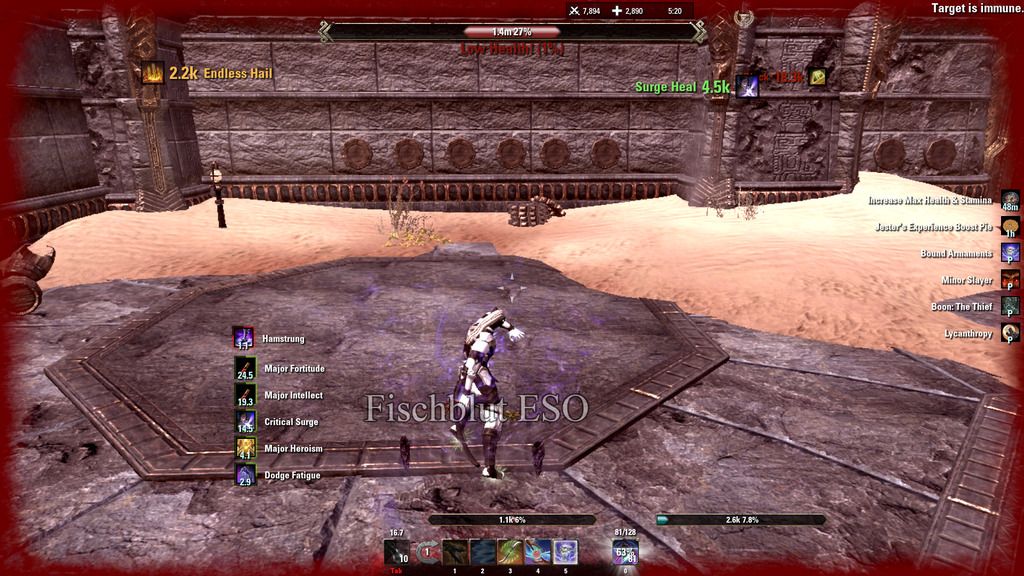Inspect the Major Intellect buff icon

point(243,394)
